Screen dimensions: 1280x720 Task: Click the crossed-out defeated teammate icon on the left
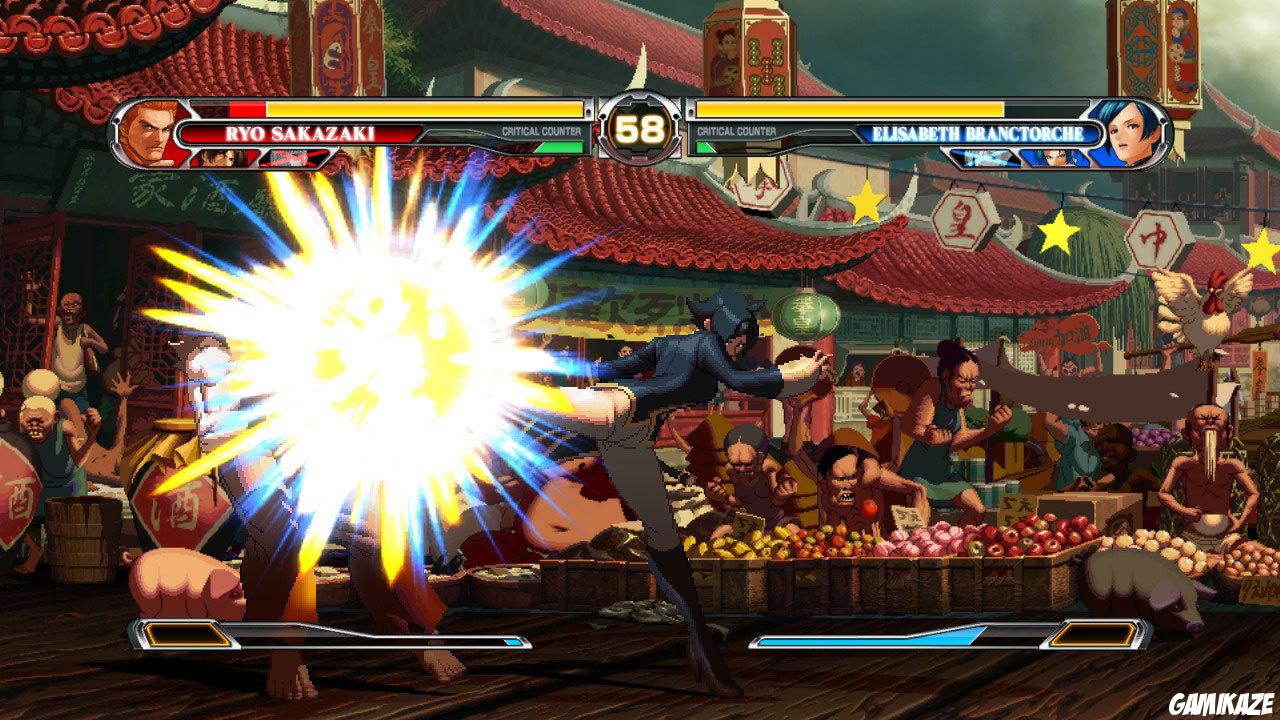pos(293,155)
